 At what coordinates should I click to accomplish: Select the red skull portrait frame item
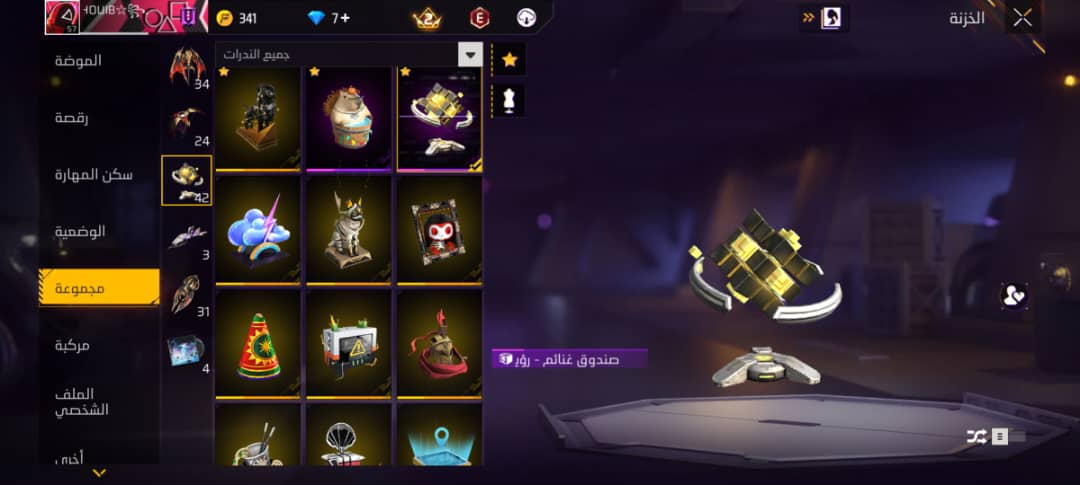point(439,231)
